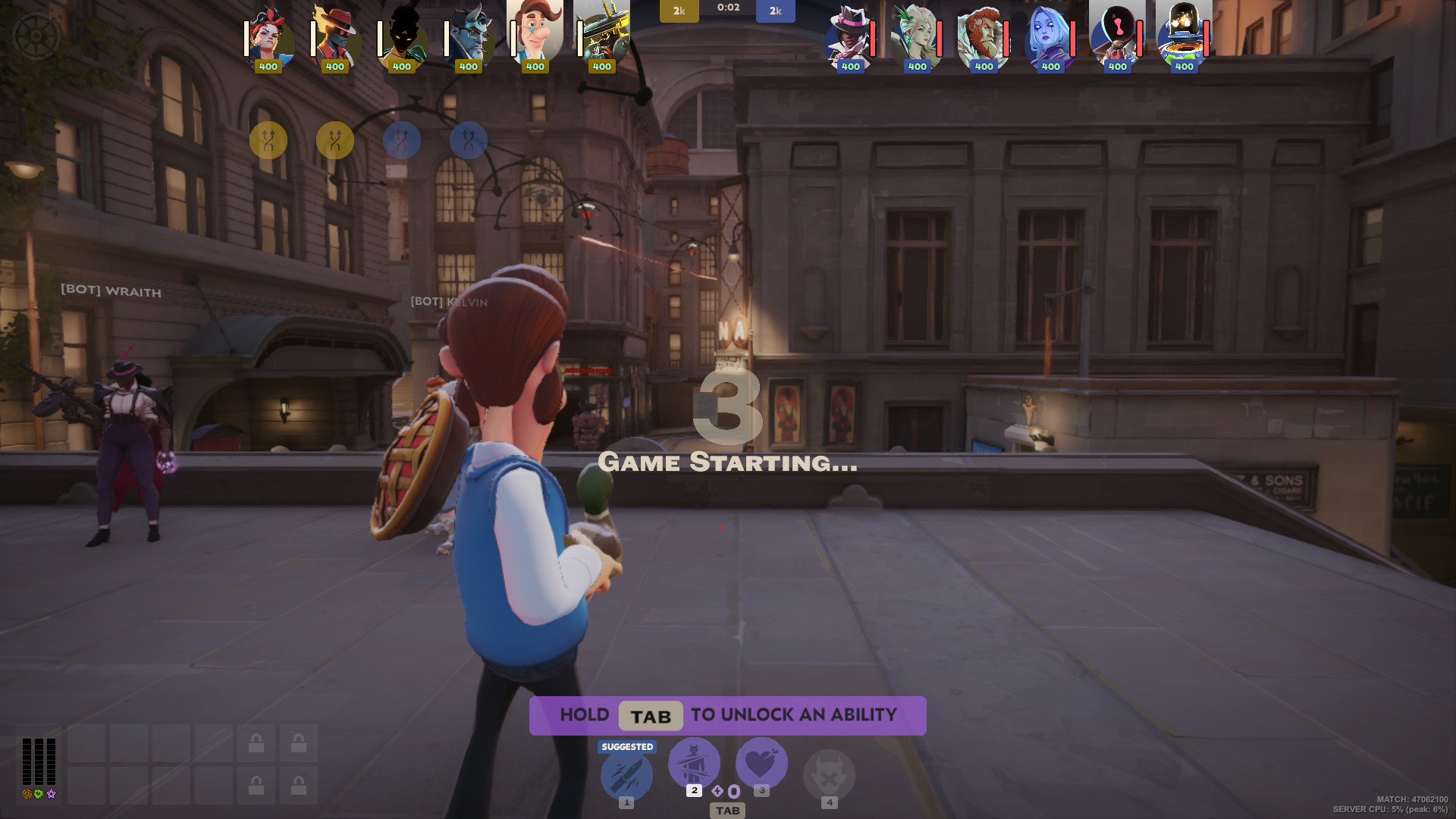Click the blue ghostly woman enemy portrait
The image size is (1456, 819).
pos(1050,36)
